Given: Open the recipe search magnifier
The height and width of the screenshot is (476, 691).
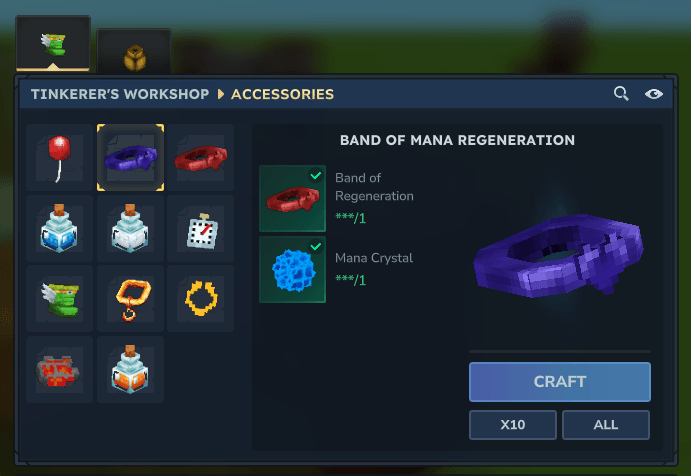Looking at the screenshot, I should (621, 94).
